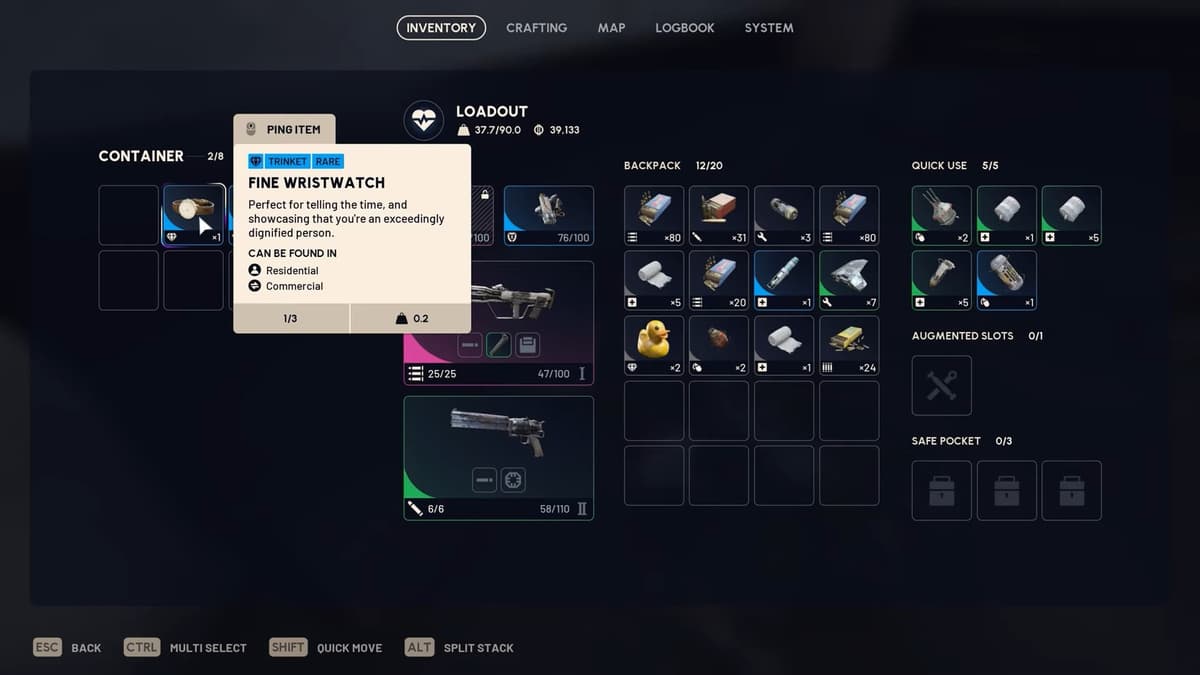Image resolution: width=1200 pixels, height=675 pixels.
Task: Select the x20 ammo stack in backpack
Action: pyautogui.click(x=719, y=280)
